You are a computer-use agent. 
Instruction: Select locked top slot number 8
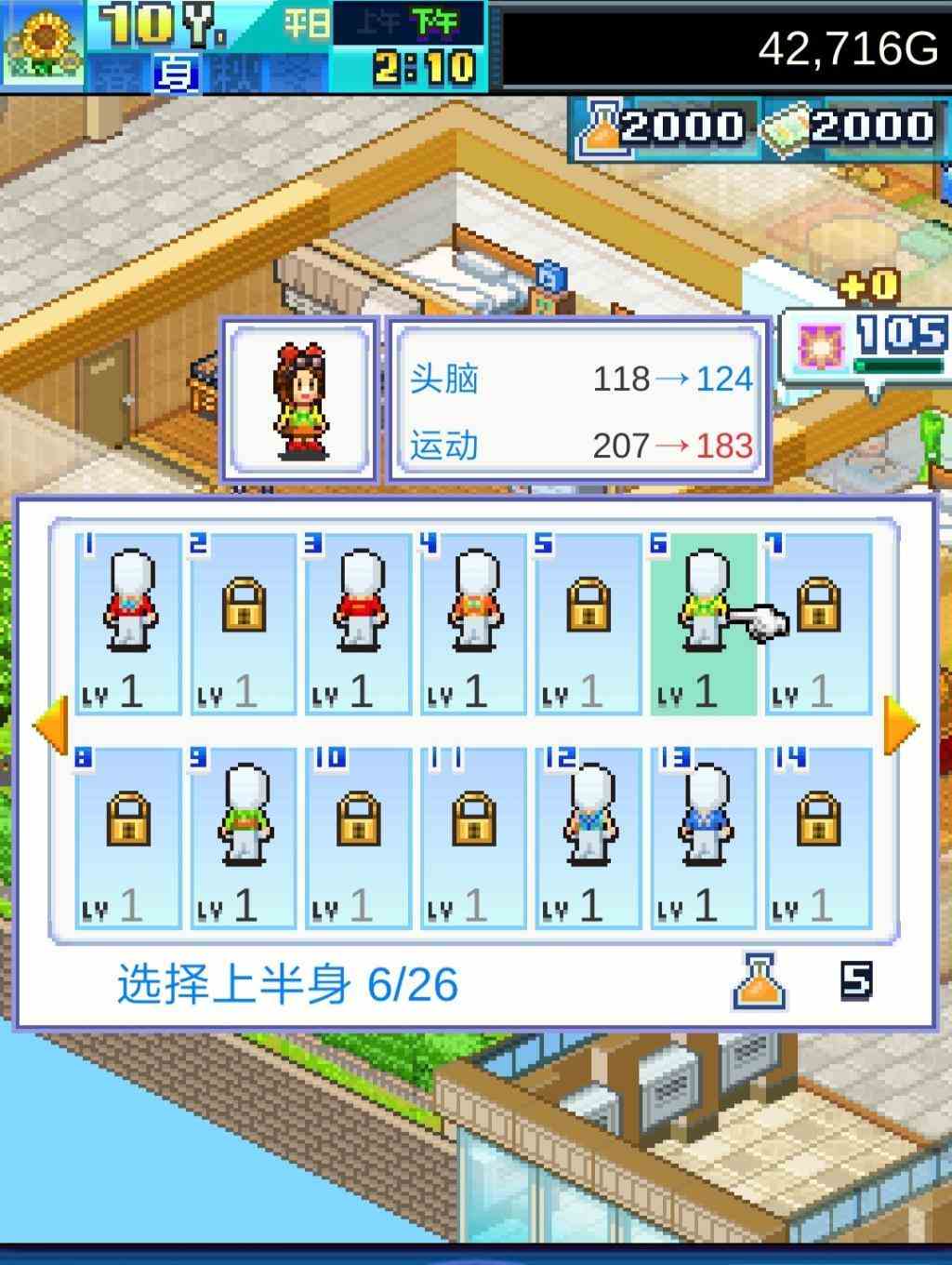point(128,838)
